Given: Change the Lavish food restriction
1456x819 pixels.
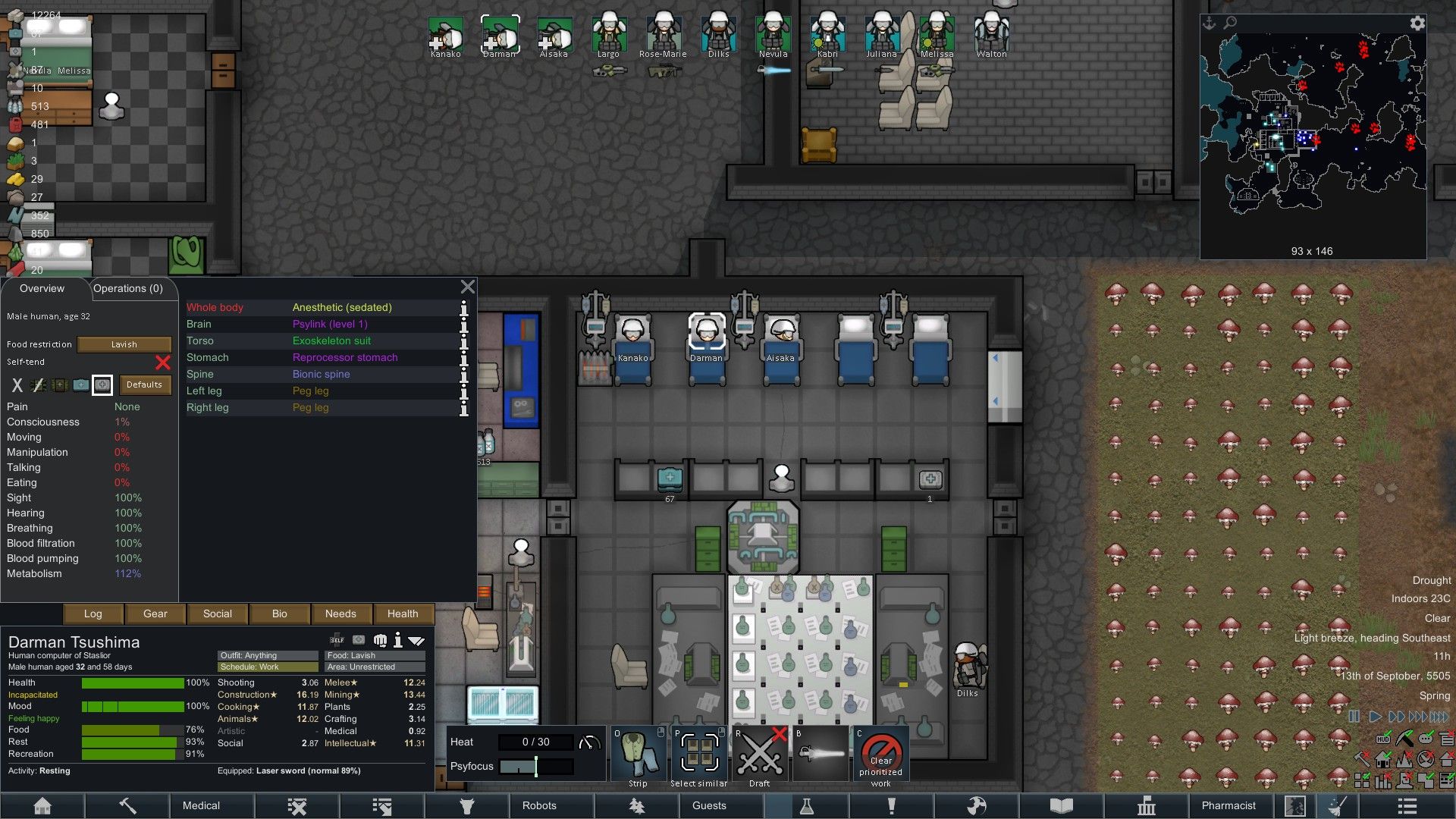Looking at the screenshot, I should (x=124, y=344).
